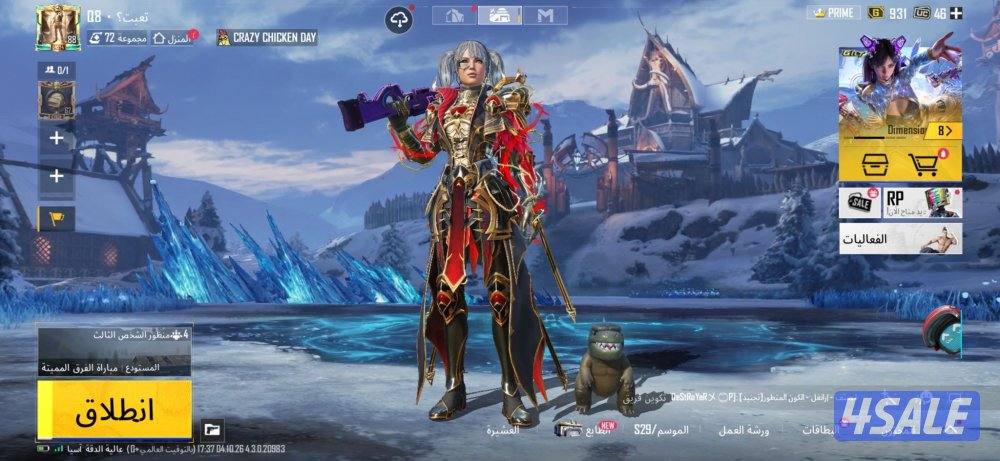
Task: Open the shopping cart shop
Action: point(925,165)
